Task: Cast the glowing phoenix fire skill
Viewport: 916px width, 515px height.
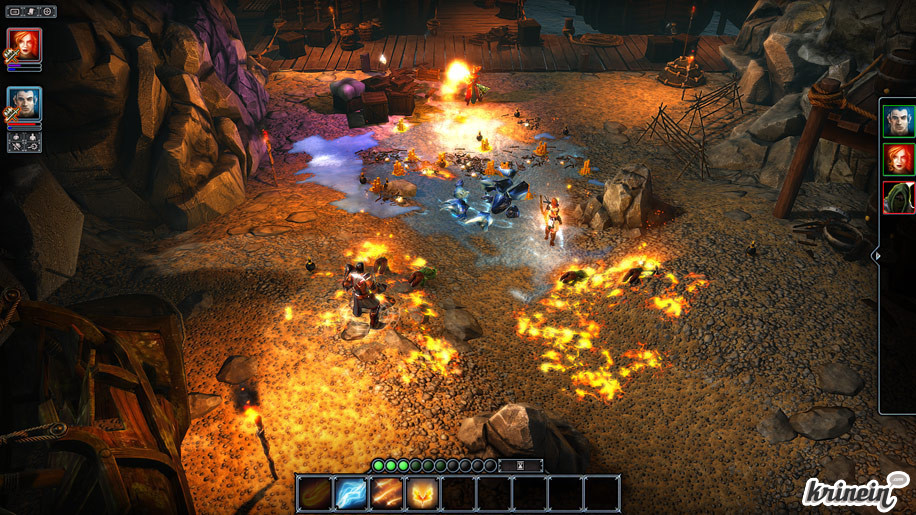Action: (x=423, y=493)
